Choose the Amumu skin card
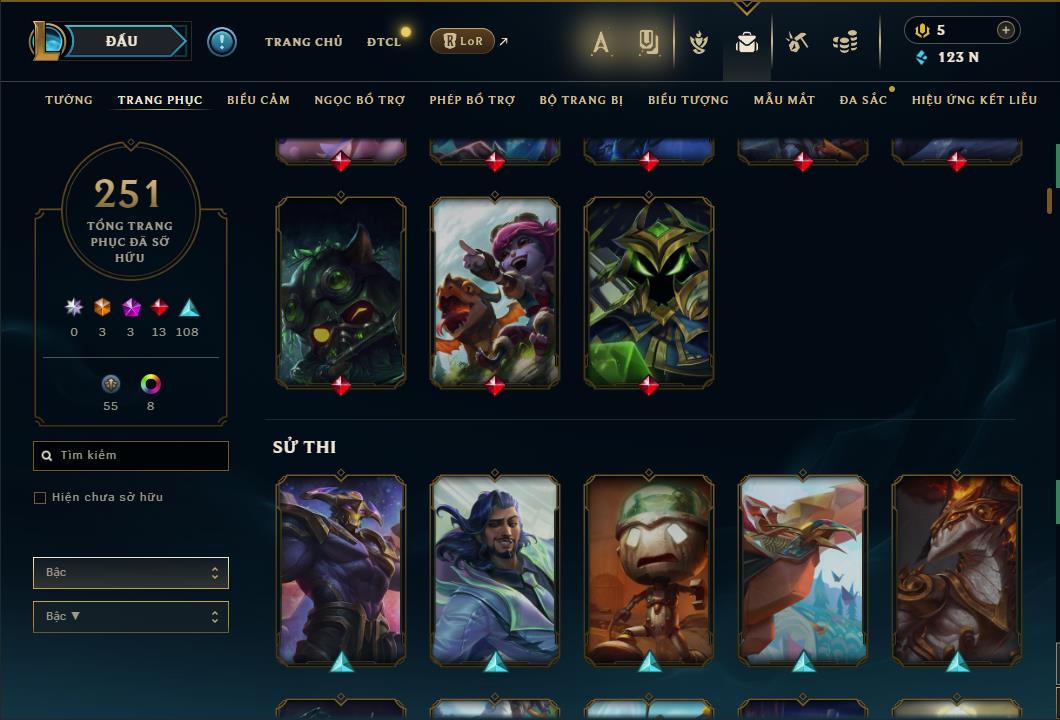The height and width of the screenshot is (720, 1060). click(x=649, y=570)
